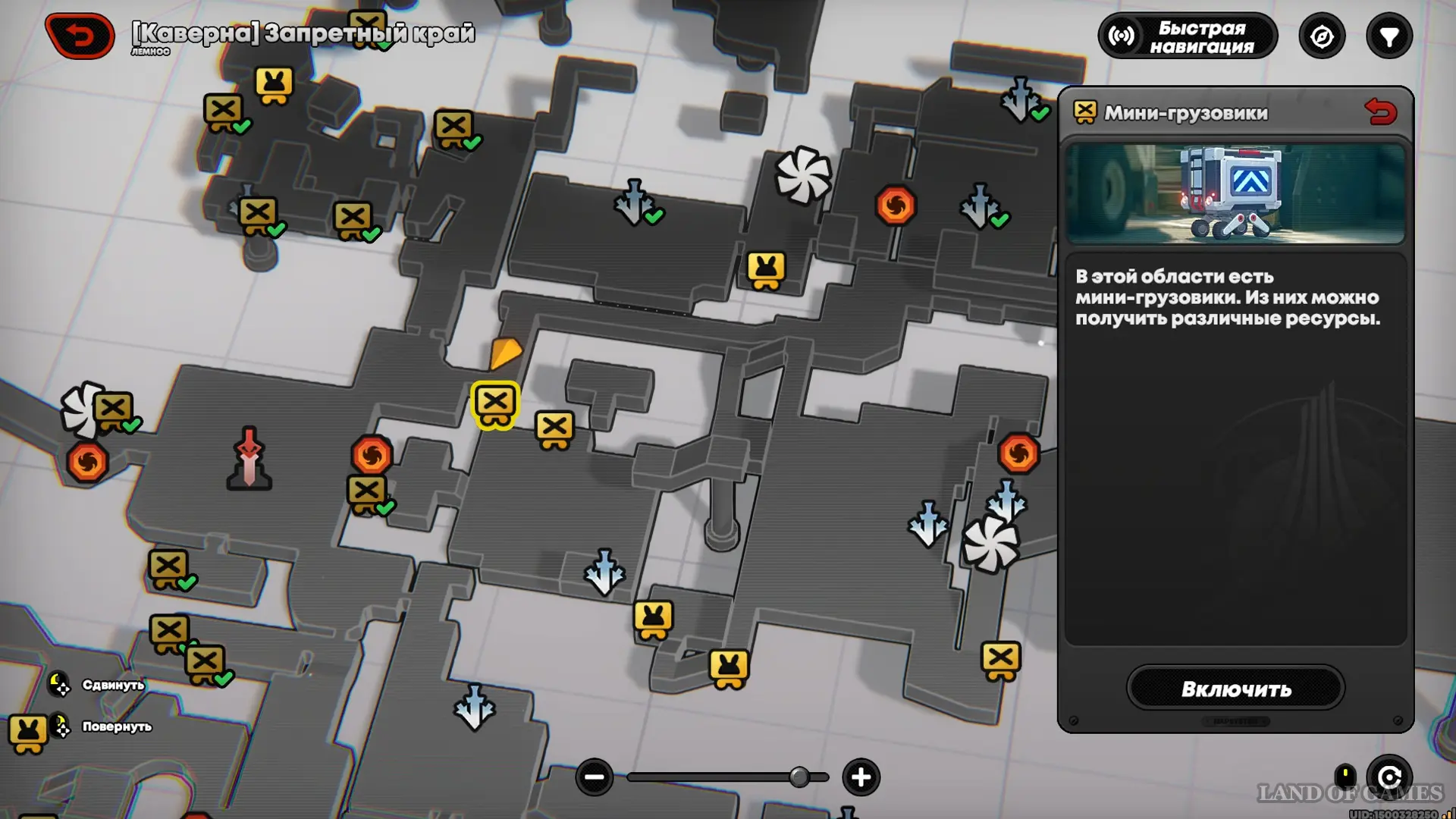This screenshot has height=819, width=1456.
Task: Zoom out with the minus button
Action: (594, 777)
